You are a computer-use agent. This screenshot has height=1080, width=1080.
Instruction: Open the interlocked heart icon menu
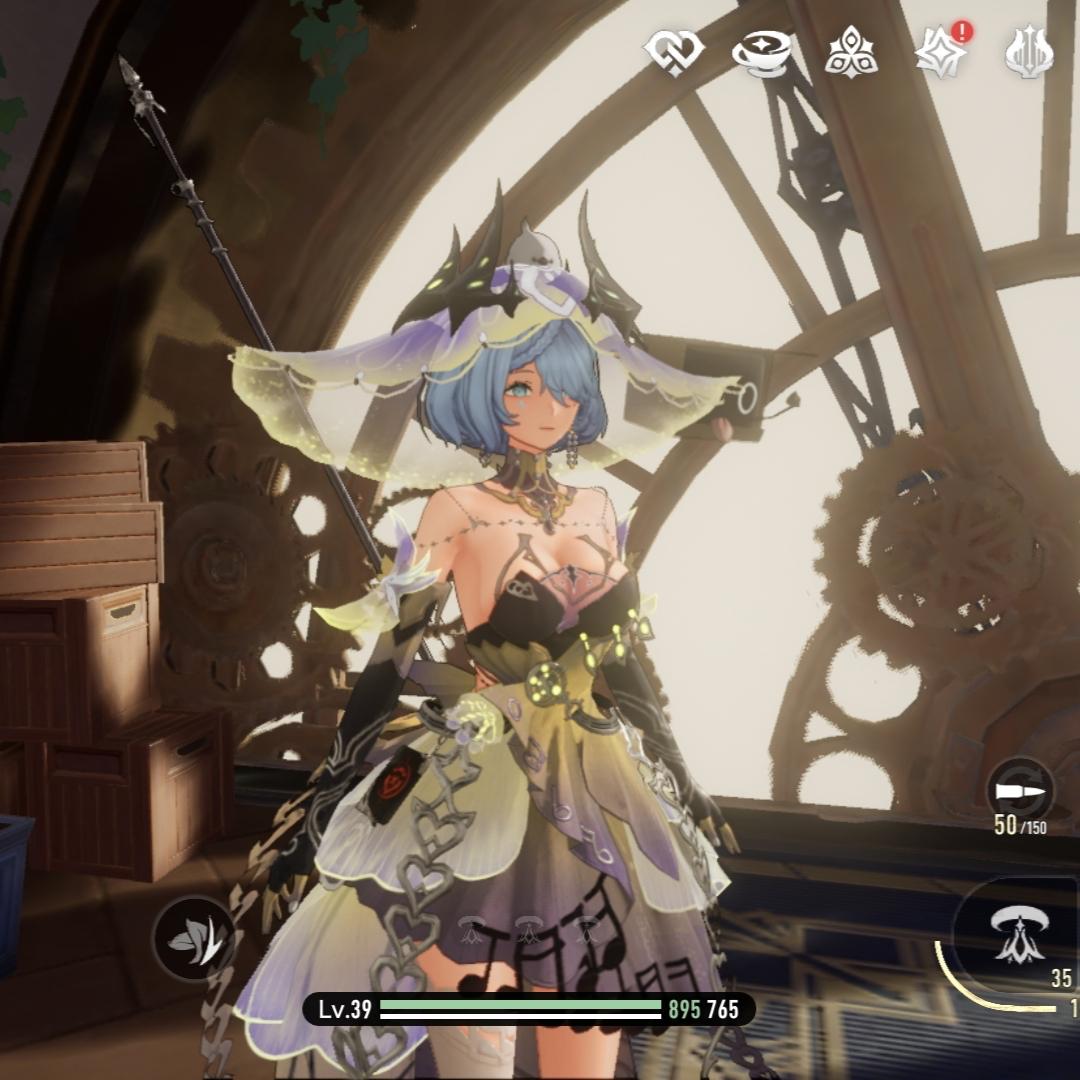tap(674, 51)
